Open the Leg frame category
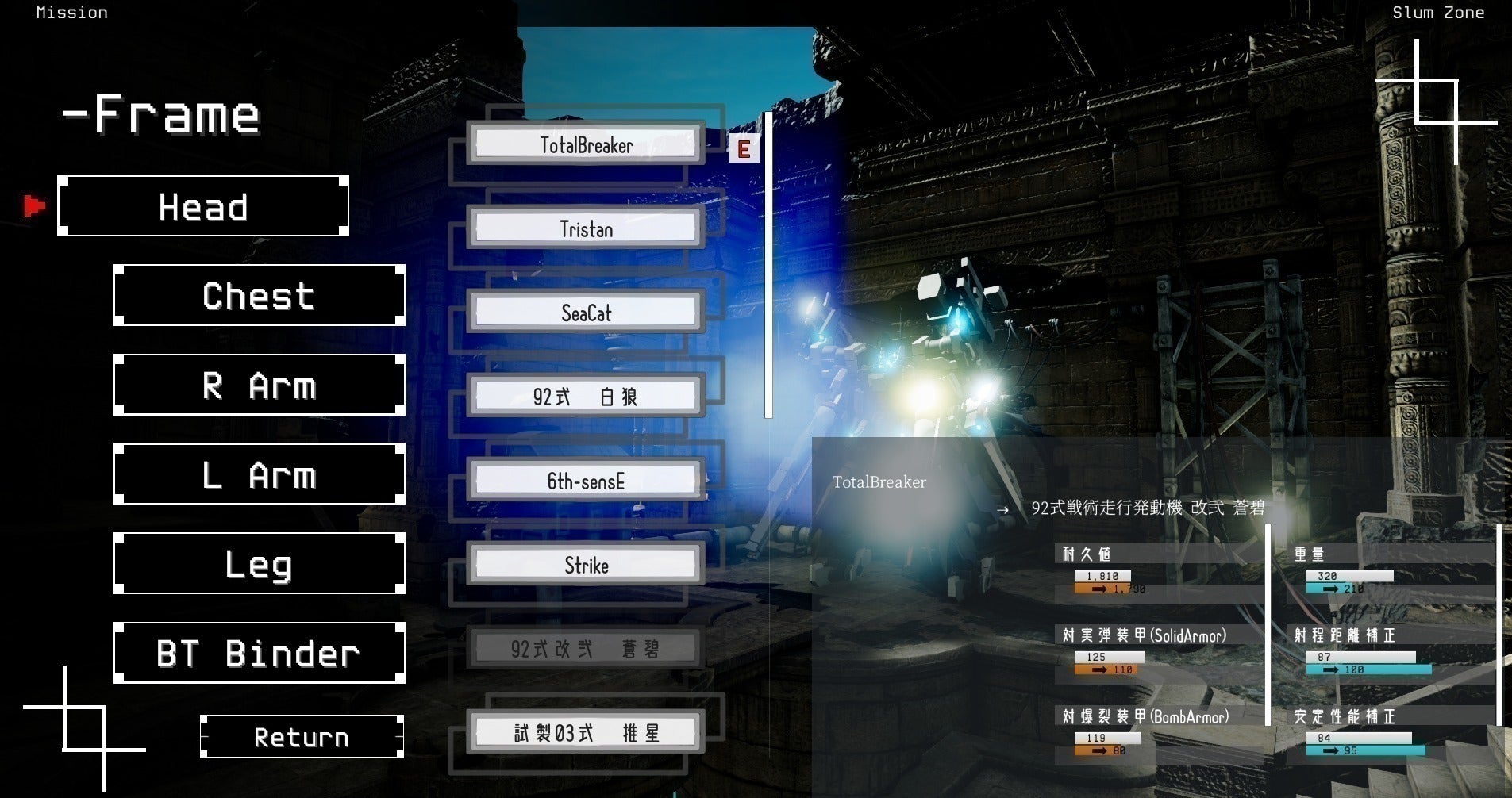The height and width of the screenshot is (798, 1512). 260,564
